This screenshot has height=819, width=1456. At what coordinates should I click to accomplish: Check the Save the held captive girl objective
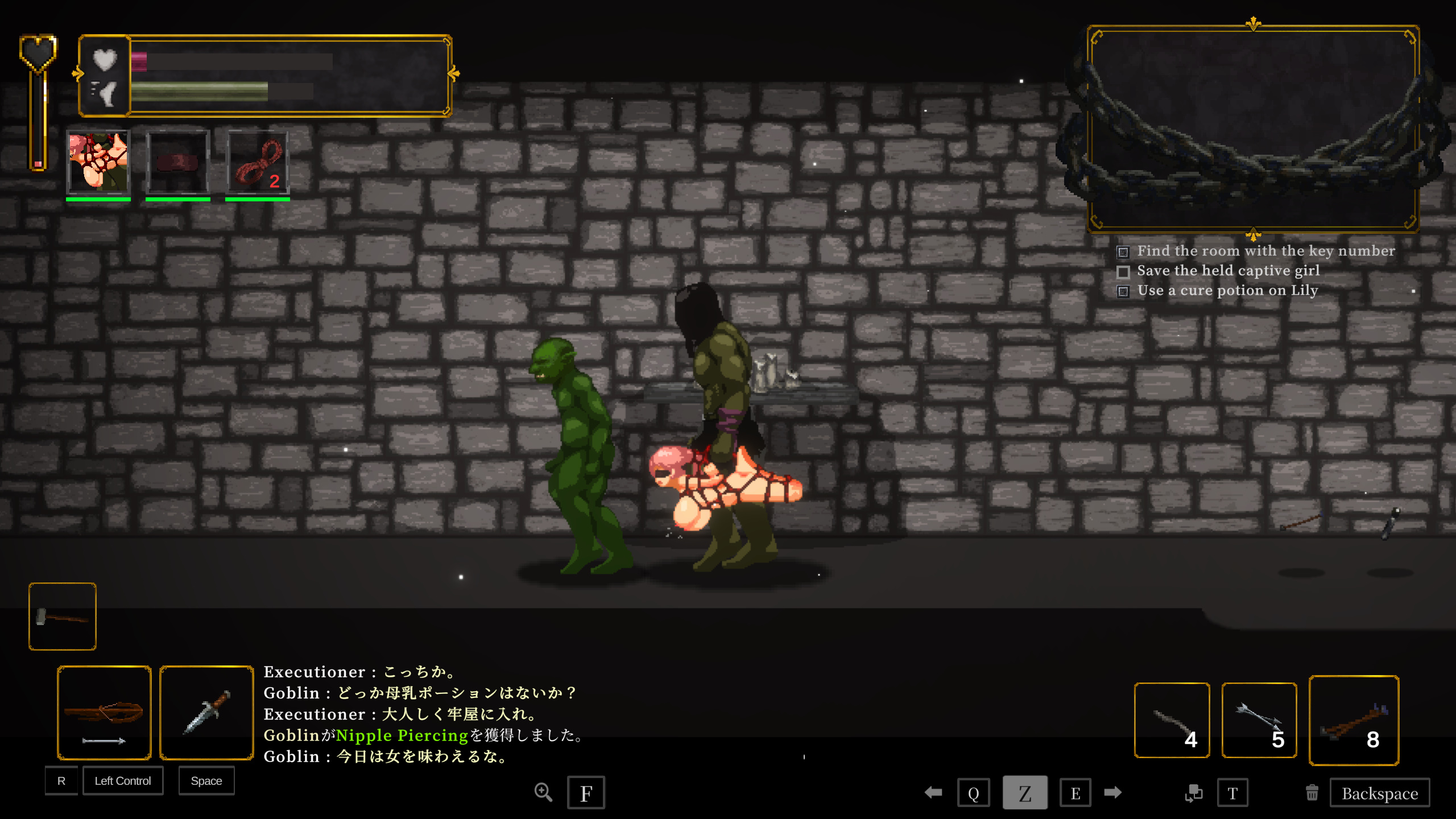coord(1124,271)
